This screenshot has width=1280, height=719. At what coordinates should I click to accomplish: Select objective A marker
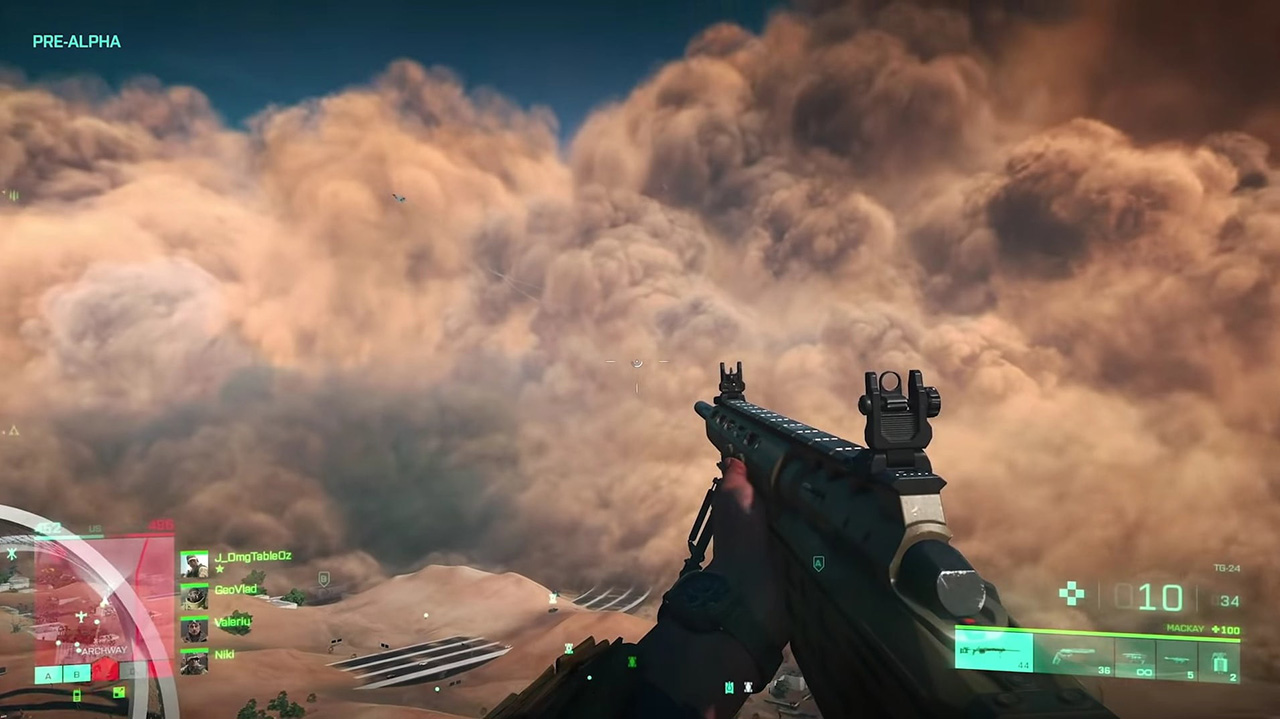coord(47,675)
